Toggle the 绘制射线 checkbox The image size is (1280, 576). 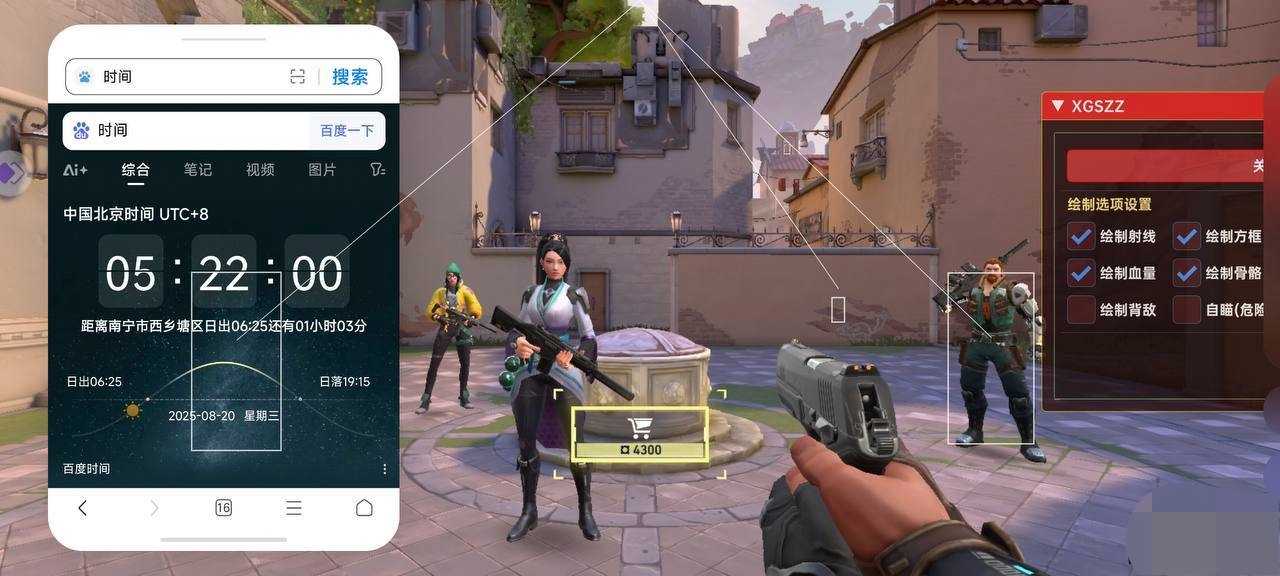[1081, 237]
